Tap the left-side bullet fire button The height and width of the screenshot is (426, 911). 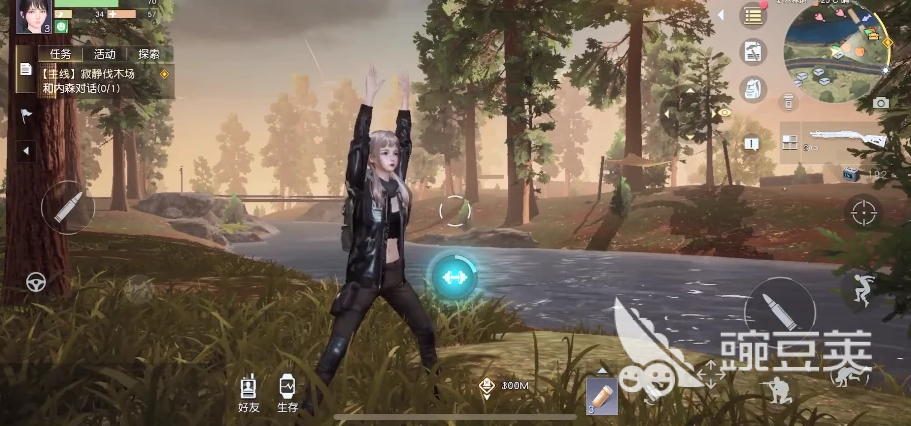(x=68, y=208)
